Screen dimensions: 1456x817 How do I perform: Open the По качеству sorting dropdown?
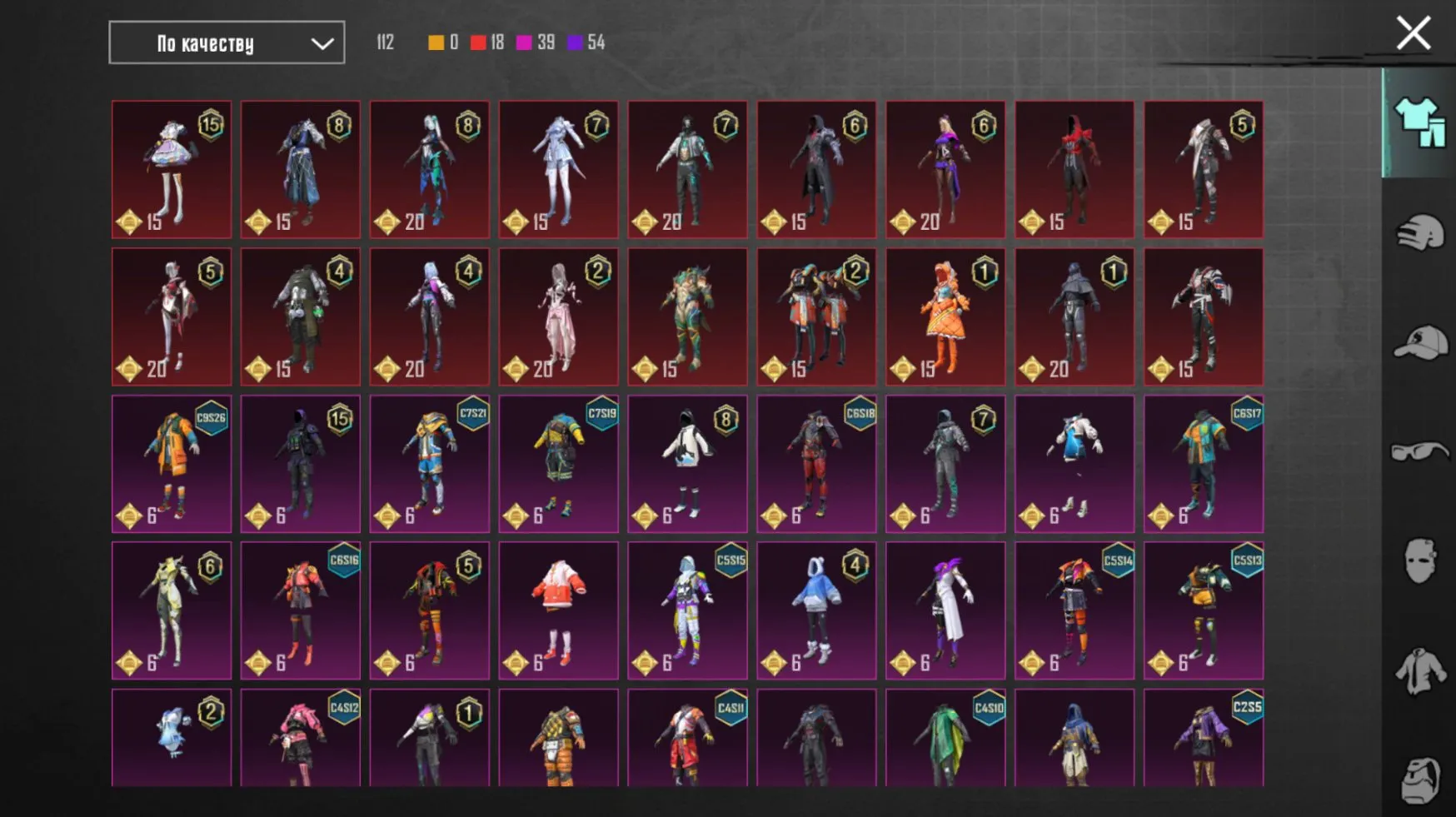(x=208, y=42)
